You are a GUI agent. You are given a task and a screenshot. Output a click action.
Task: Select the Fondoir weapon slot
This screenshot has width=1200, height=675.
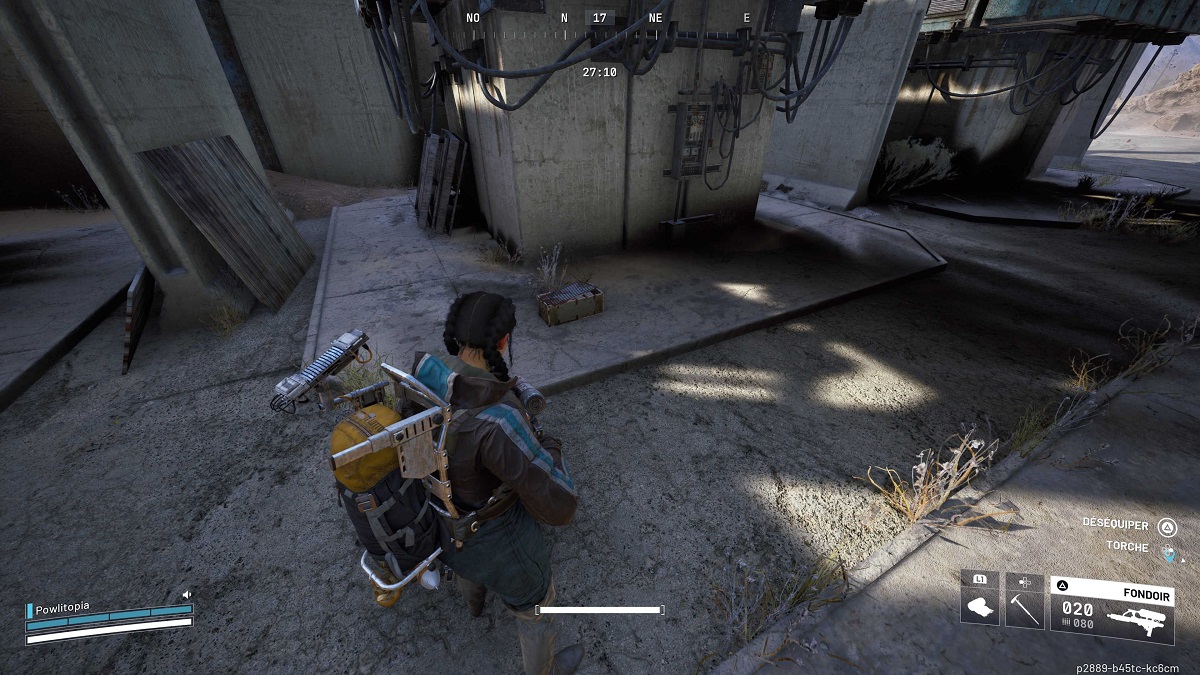point(1111,609)
